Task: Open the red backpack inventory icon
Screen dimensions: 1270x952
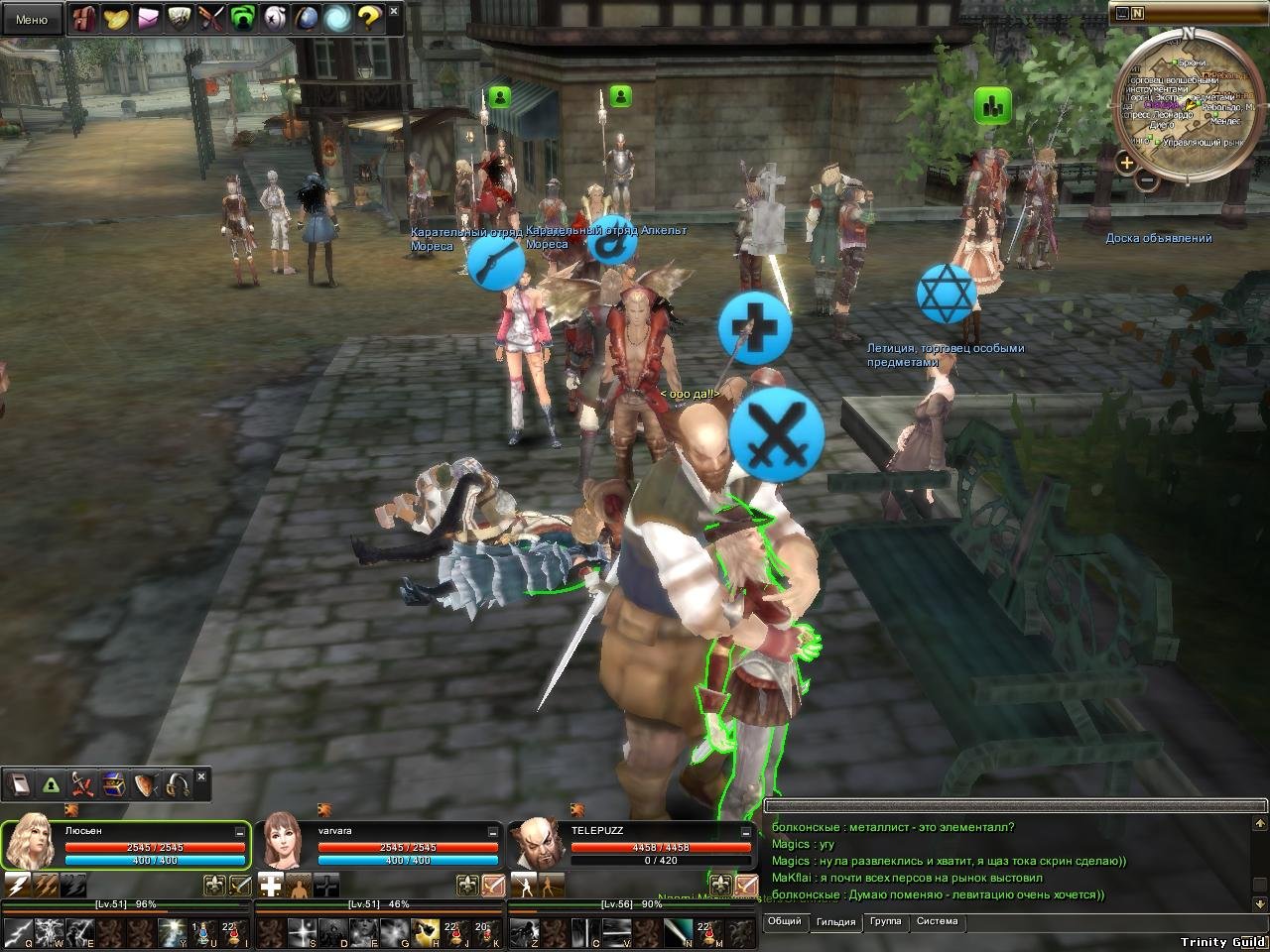Action: pyautogui.click(x=84, y=18)
